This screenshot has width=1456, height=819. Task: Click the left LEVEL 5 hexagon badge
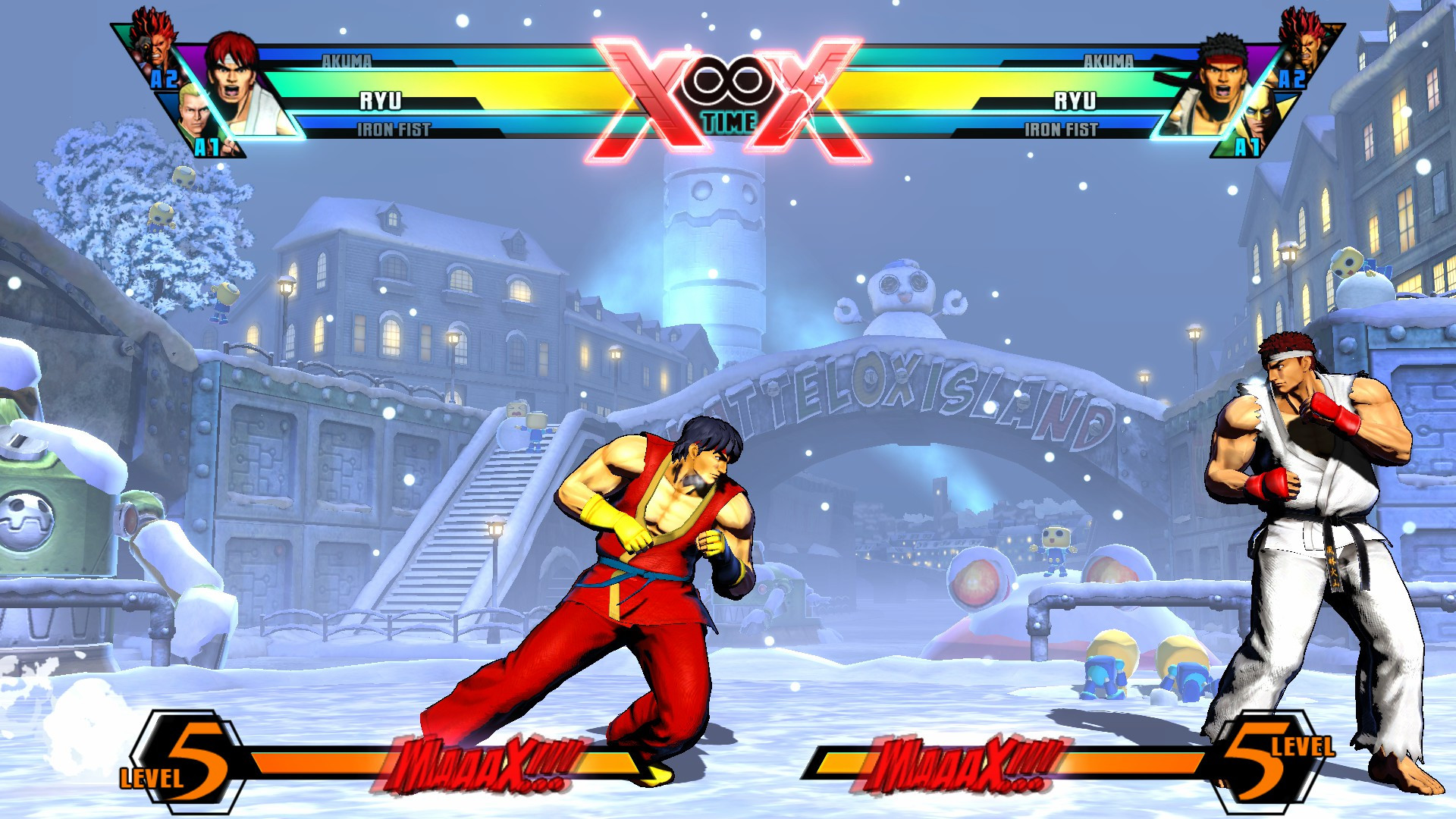(184, 758)
